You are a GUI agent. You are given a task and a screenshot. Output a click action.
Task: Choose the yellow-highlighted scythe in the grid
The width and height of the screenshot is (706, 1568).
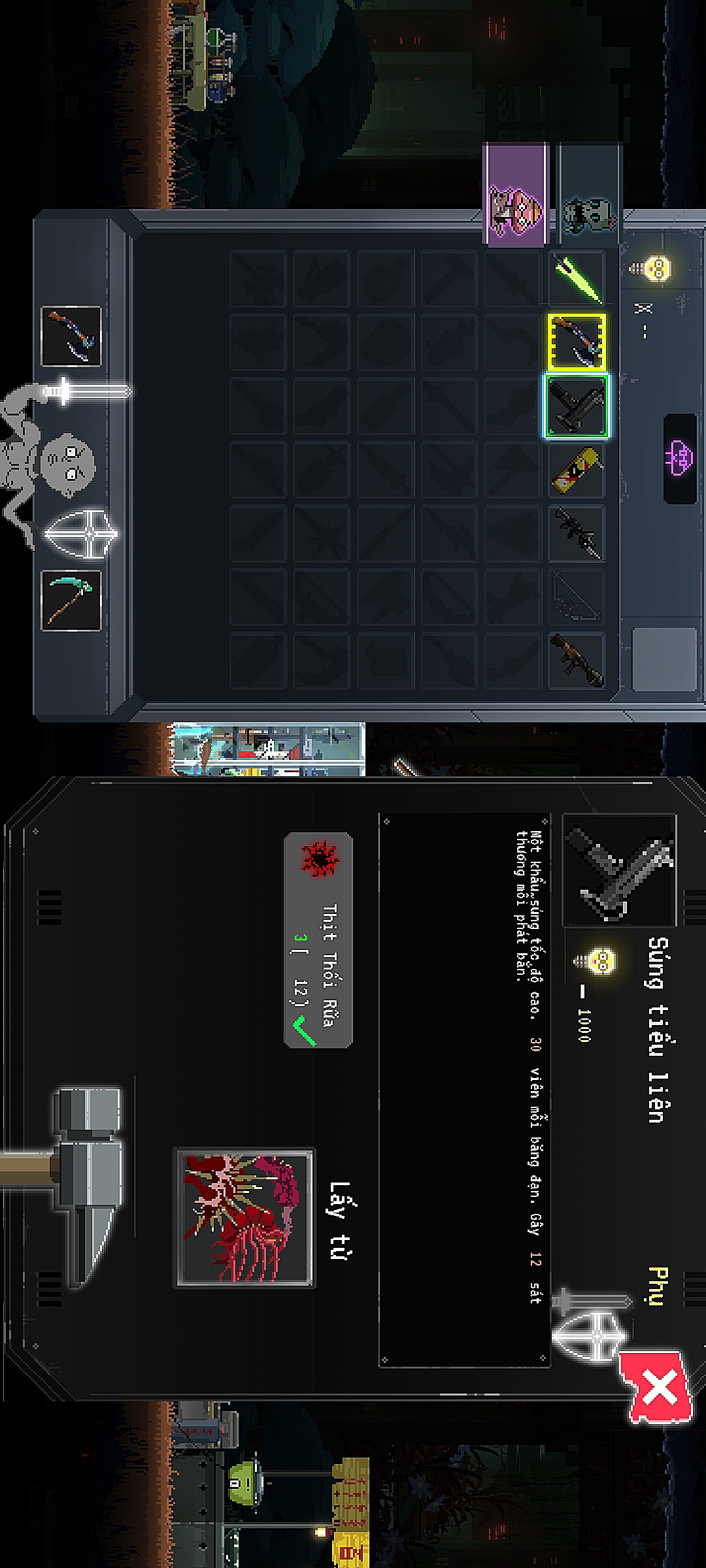tap(577, 342)
